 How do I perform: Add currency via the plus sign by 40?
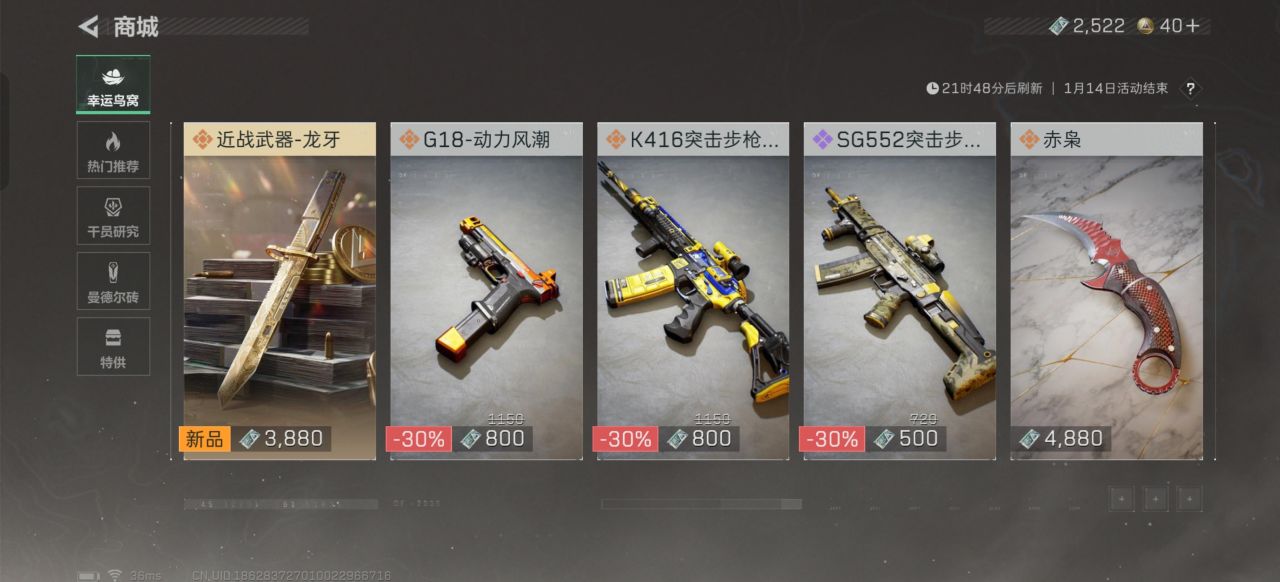[1192, 26]
